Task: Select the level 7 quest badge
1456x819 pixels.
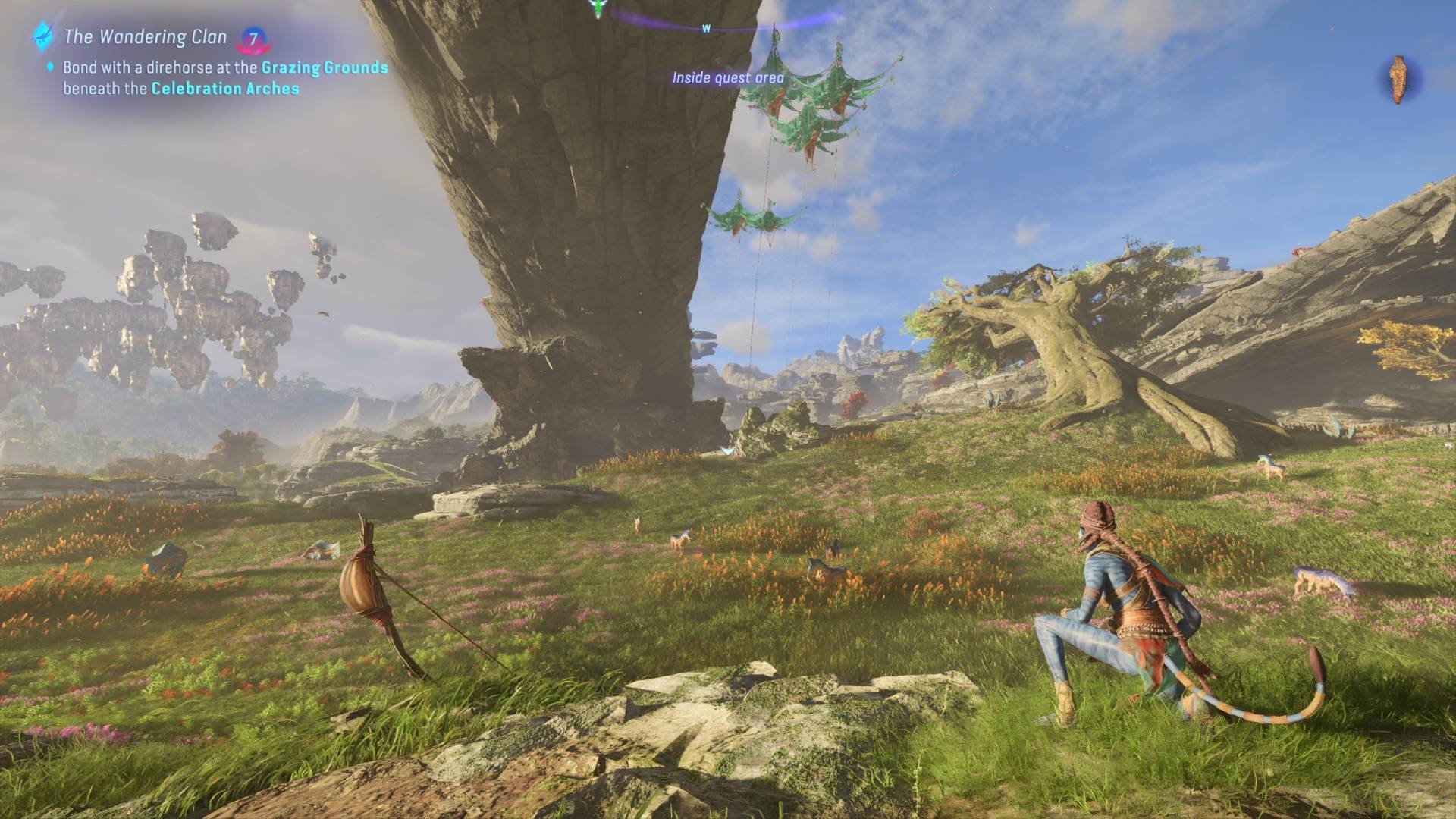Action: pyautogui.click(x=254, y=39)
